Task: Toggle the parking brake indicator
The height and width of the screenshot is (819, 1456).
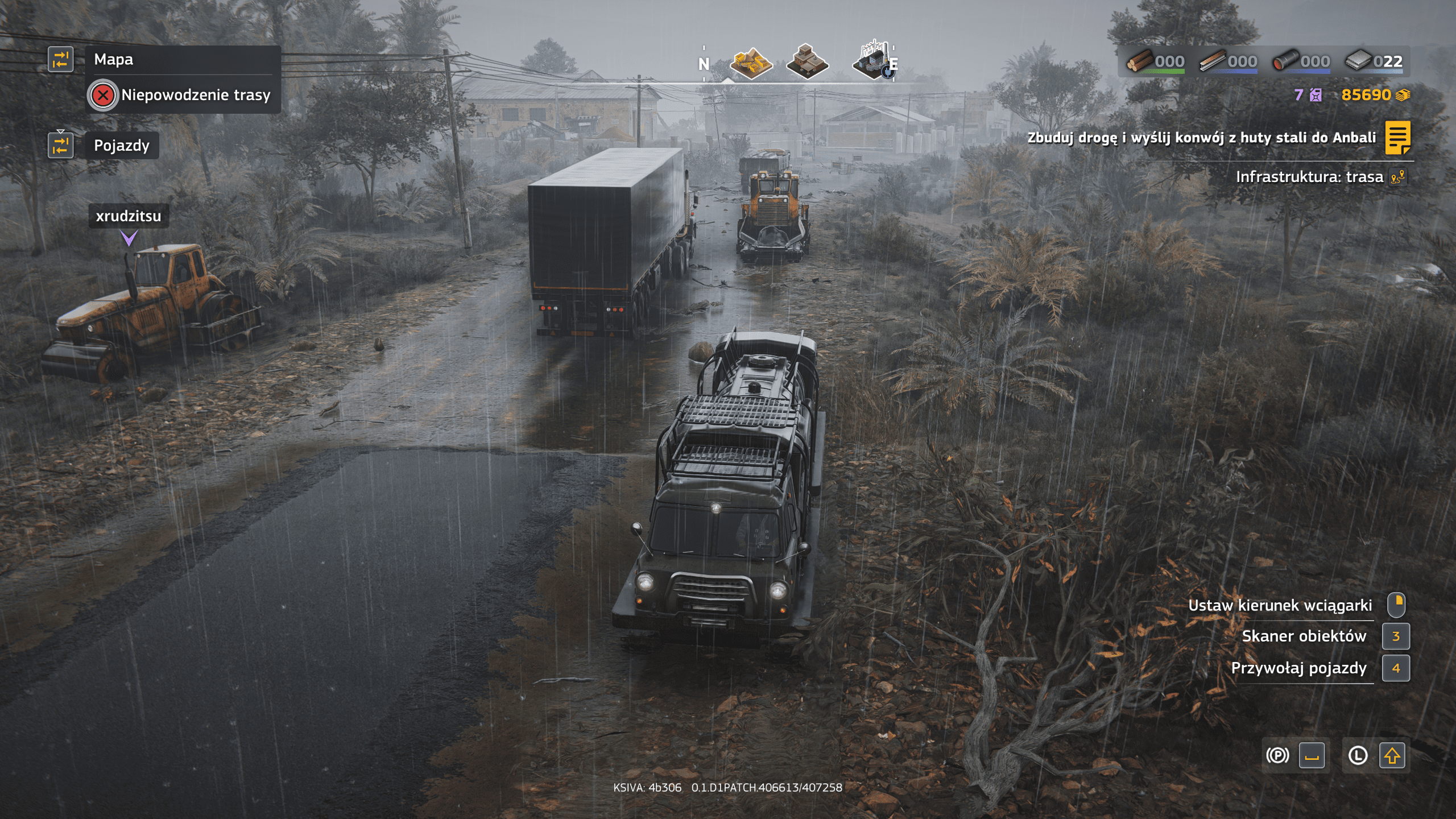Action: pos(1277,755)
